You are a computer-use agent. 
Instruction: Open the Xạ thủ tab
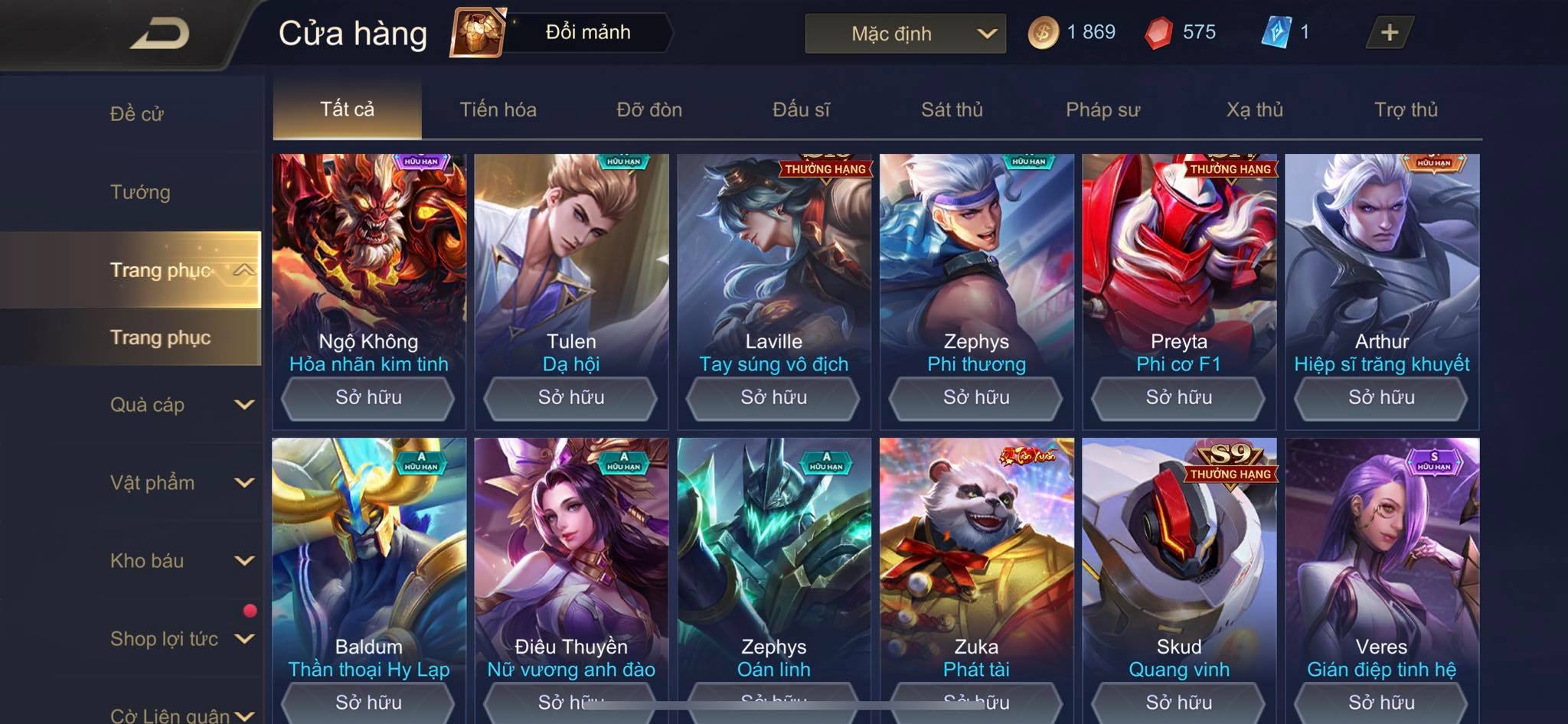[1254, 109]
